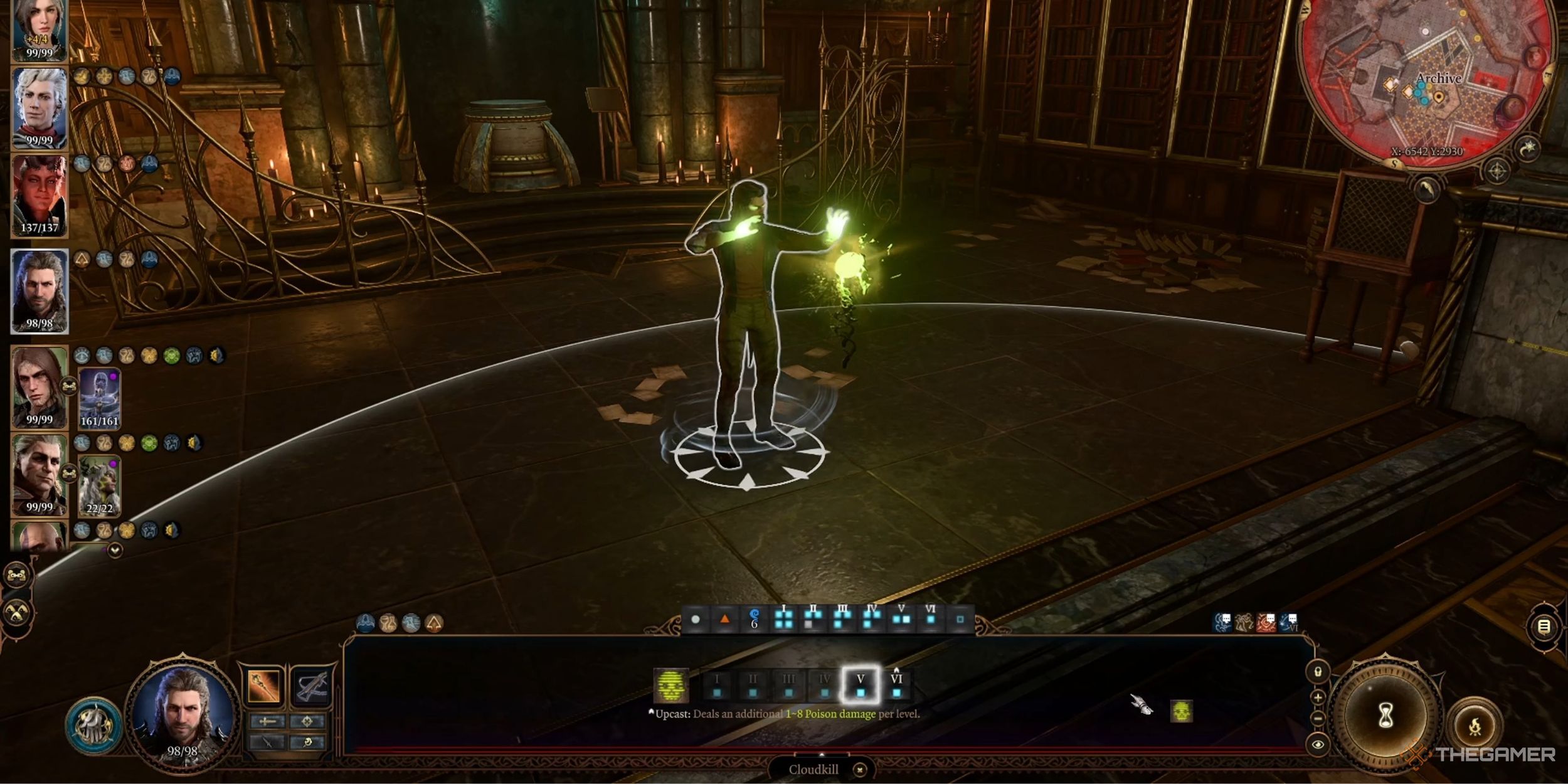Select the white-haired elf party portrait
Viewport: 1568px width, 784px height.
coord(39,108)
